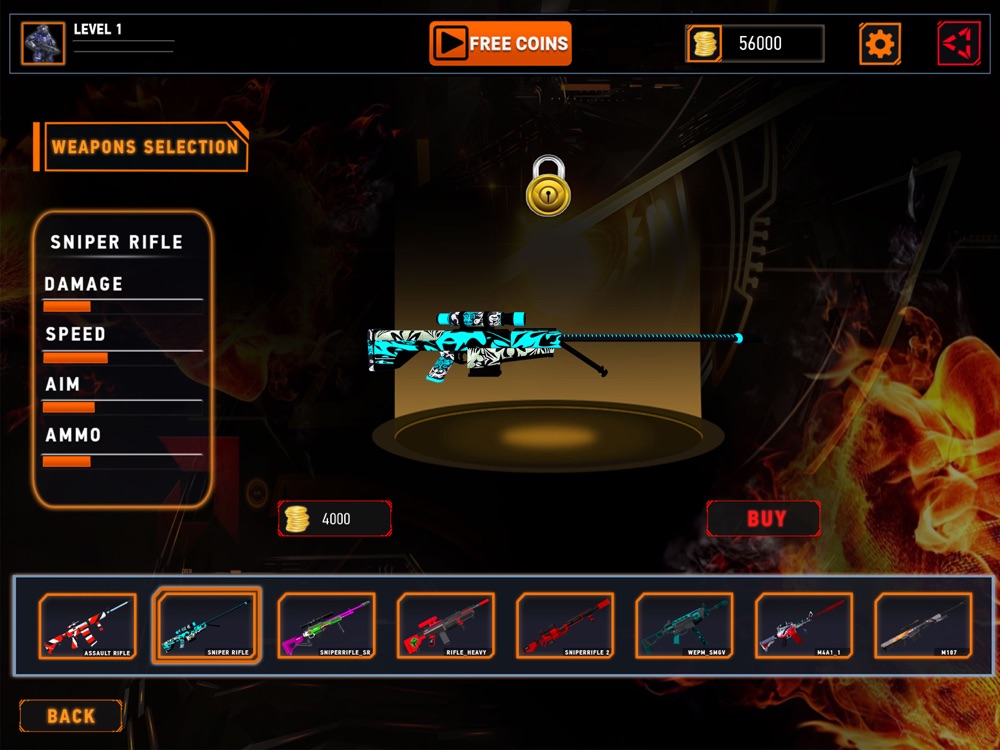Tap the Free Coins button
The height and width of the screenshot is (750, 1000).
tap(500, 43)
